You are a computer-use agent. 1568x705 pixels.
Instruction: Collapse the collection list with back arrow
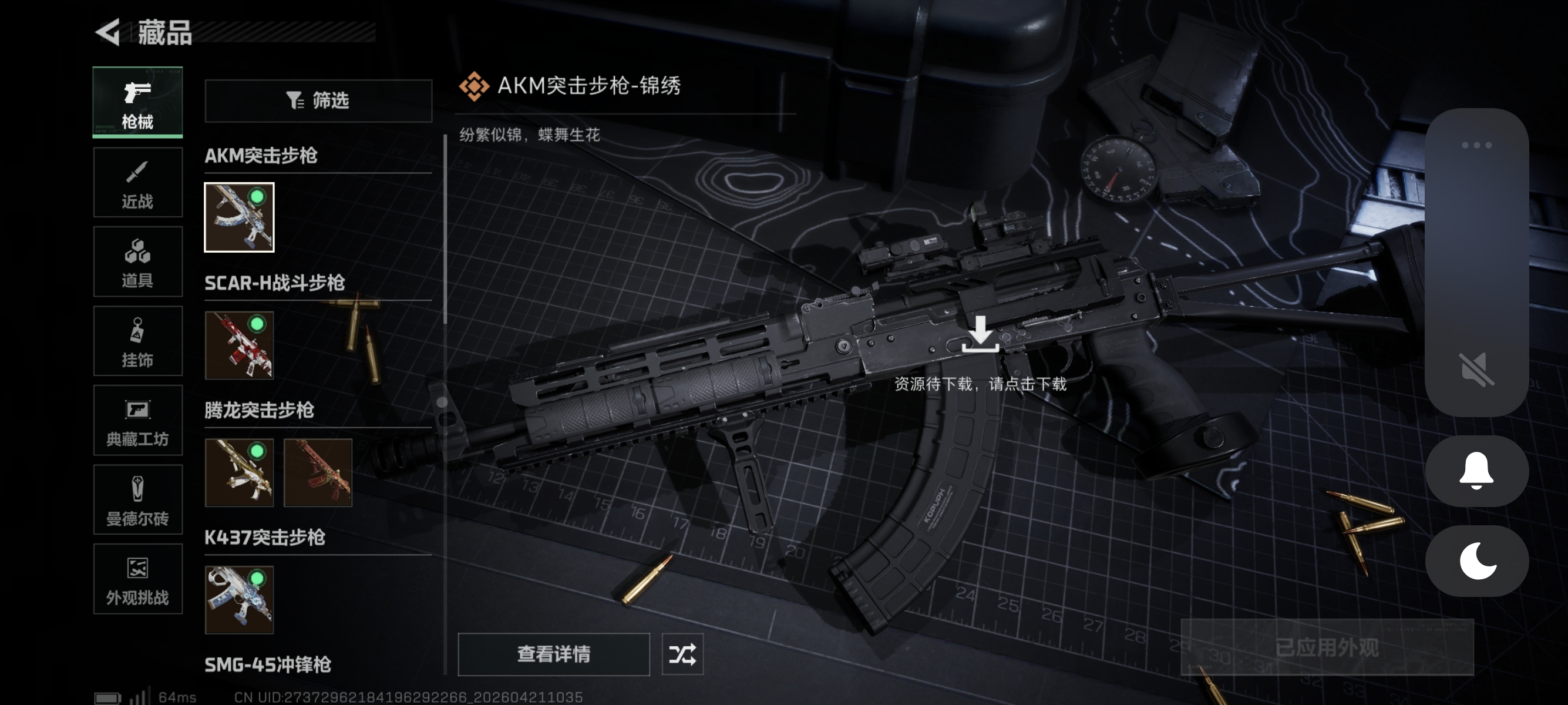pos(108,33)
